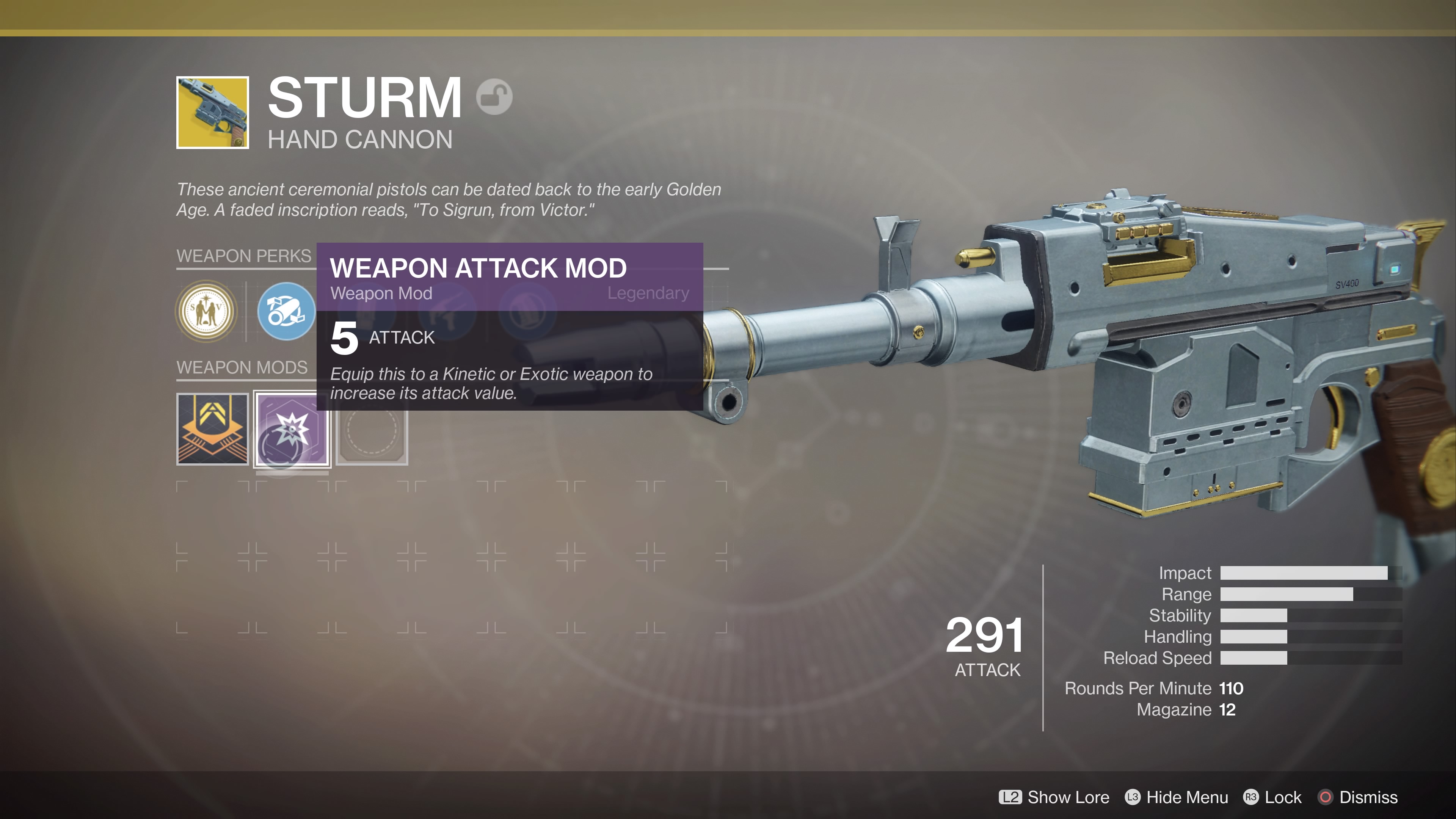Select the Sturm hand cannon thumbnail
This screenshot has height=819, width=1456.
pyautogui.click(x=212, y=113)
